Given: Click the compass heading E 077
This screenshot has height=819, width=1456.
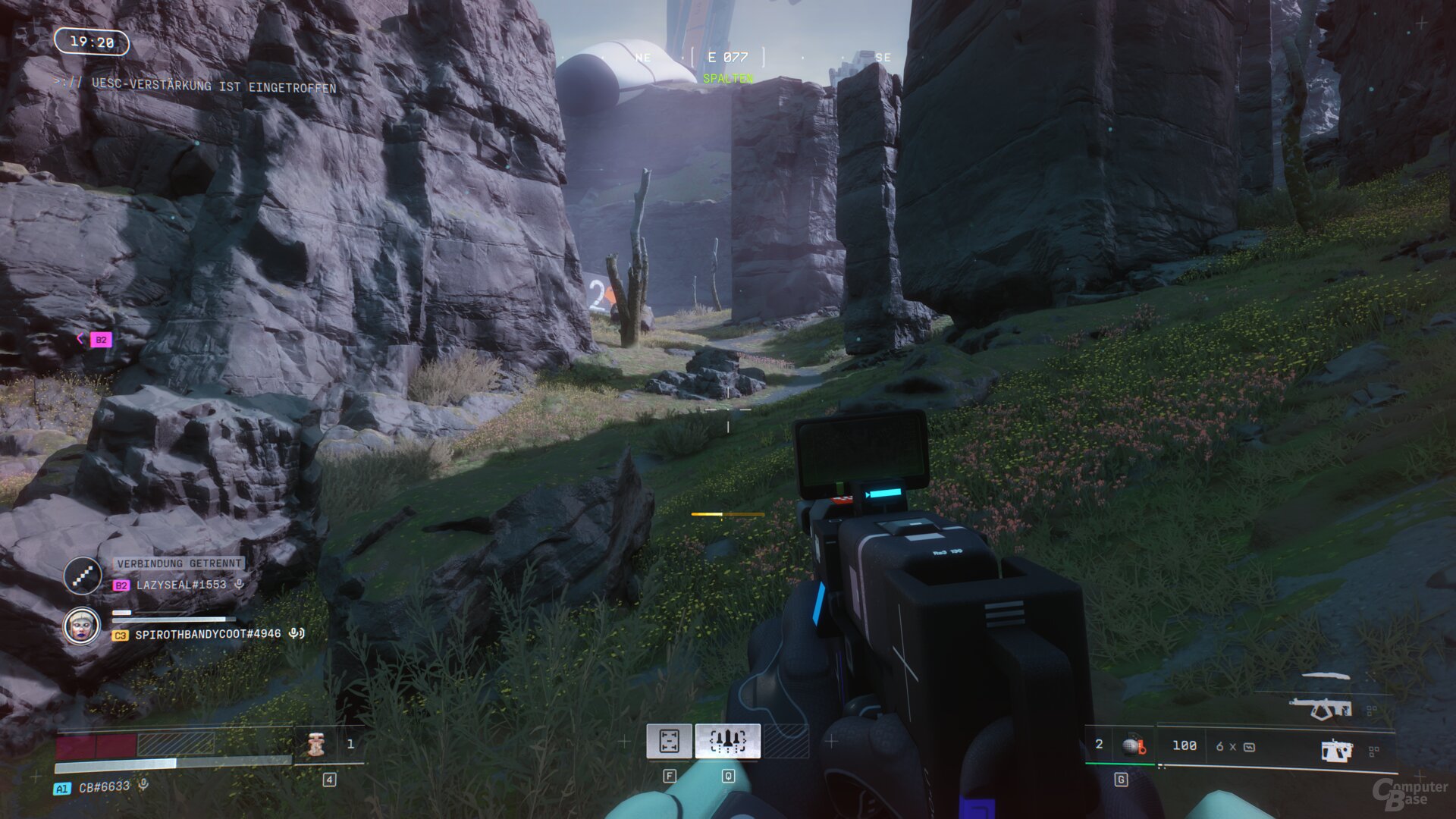Looking at the screenshot, I should point(727,57).
